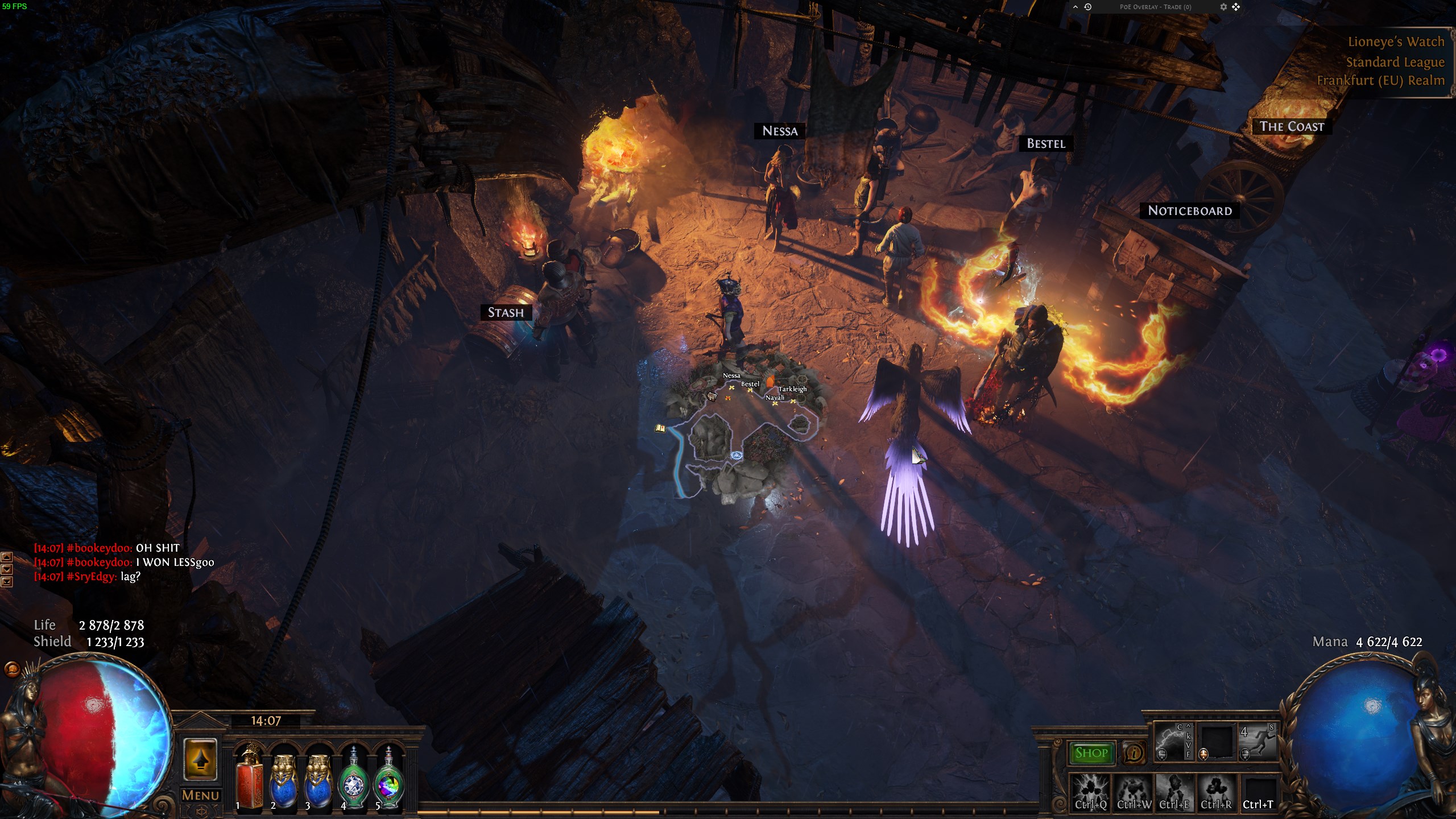The width and height of the screenshot is (1456, 819).
Task: Select the lightning arc skill slot
Action: (x=1173, y=741)
